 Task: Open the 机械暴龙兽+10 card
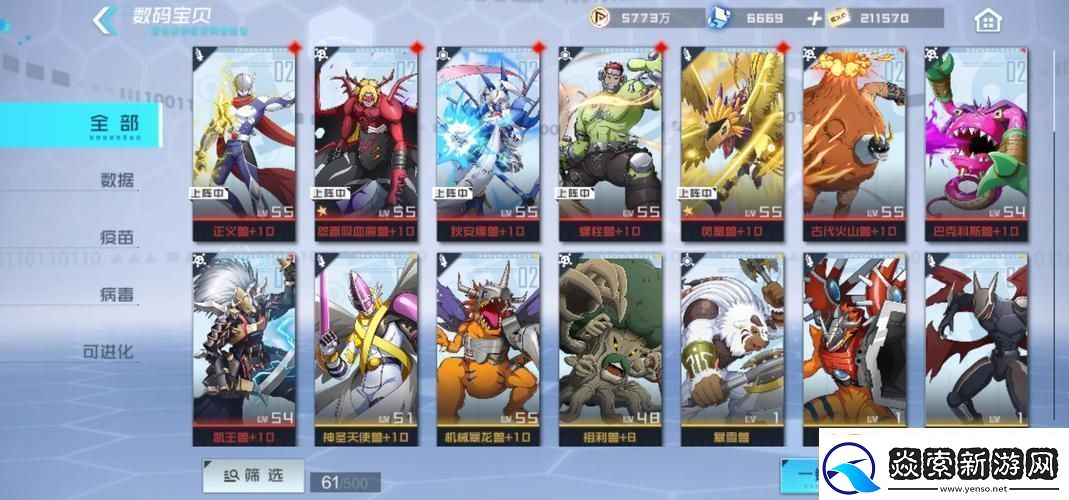click(488, 348)
